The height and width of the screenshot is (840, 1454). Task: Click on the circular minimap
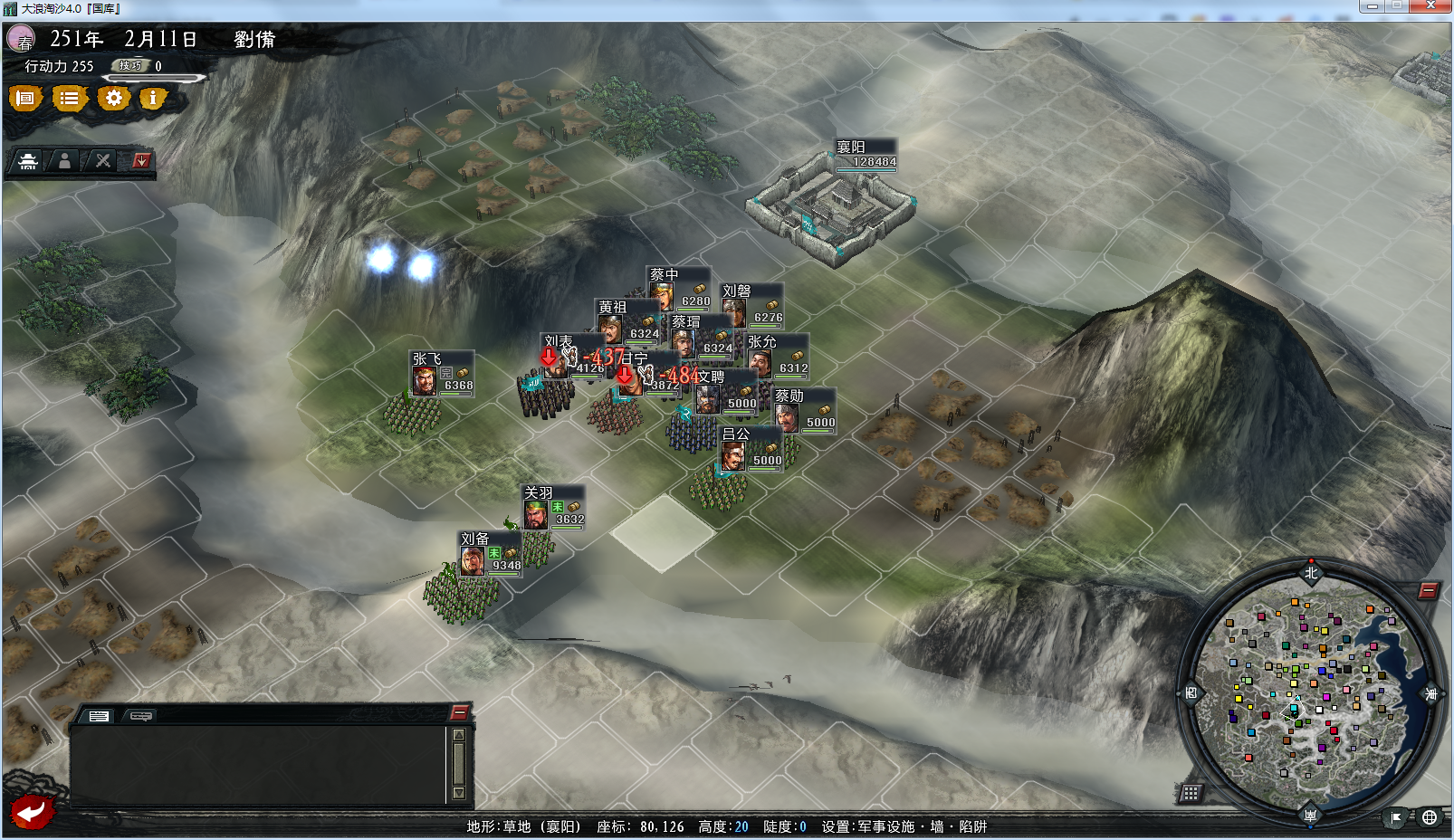(1310, 694)
